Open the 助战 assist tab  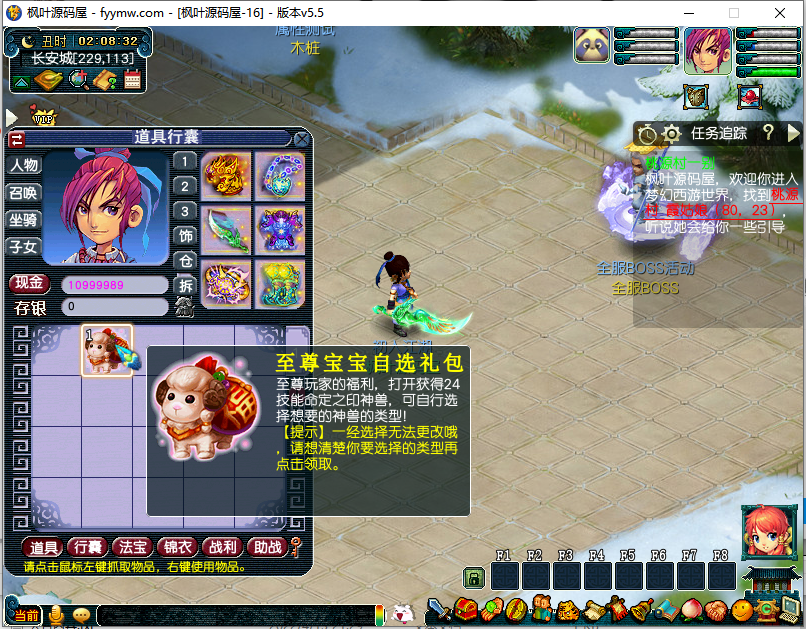266,547
